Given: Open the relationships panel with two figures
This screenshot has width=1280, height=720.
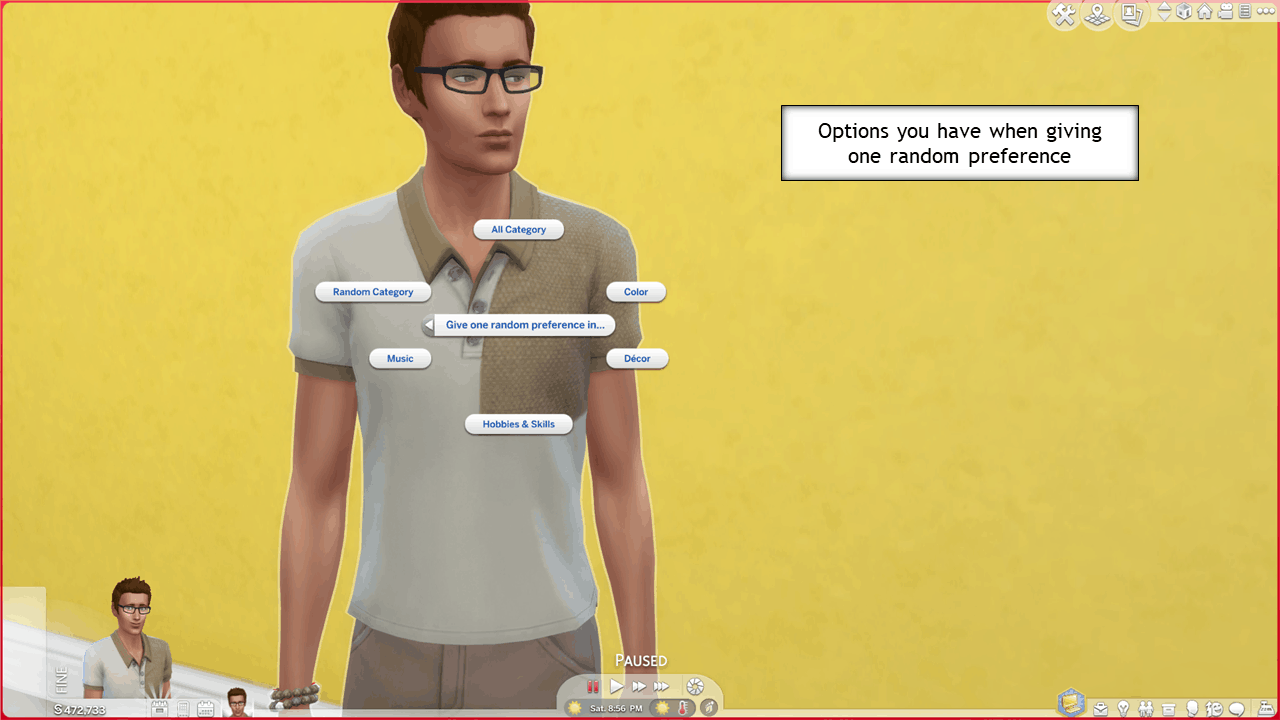Looking at the screenshot, I should 1145,709.
